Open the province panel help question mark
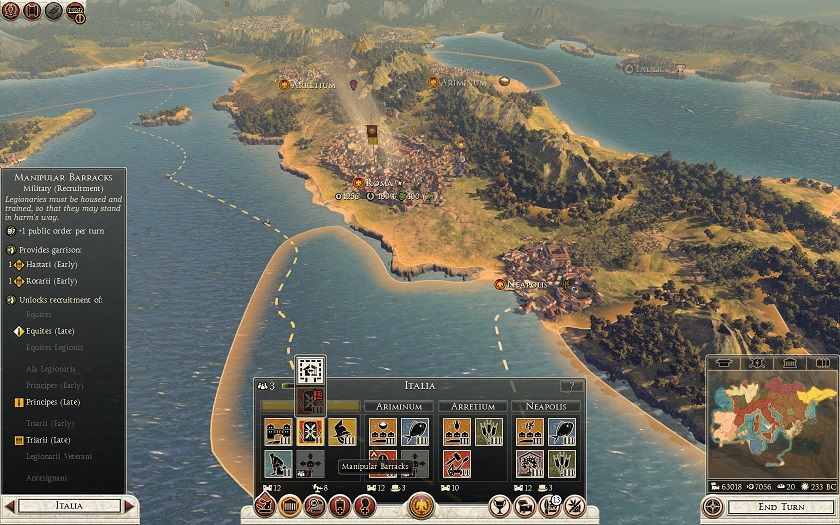The height and width of the screenshot is (525, 840). [x=572, y=386]
